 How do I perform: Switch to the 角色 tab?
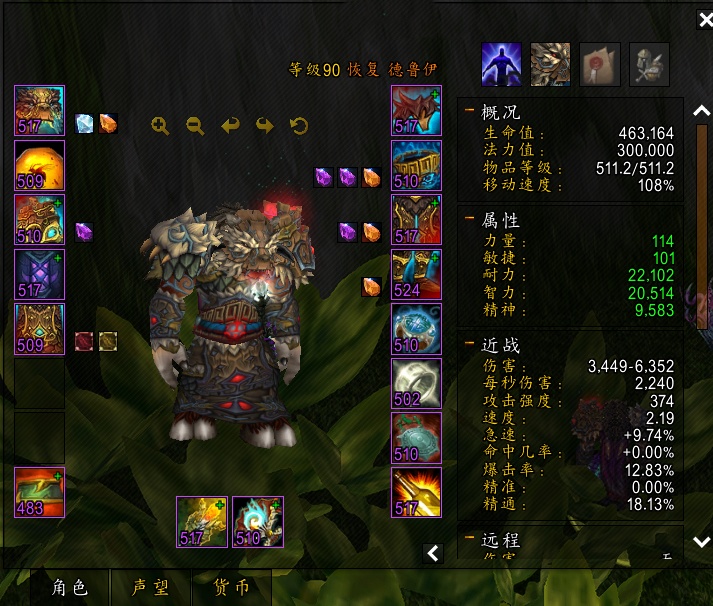(x=70, y=587)
